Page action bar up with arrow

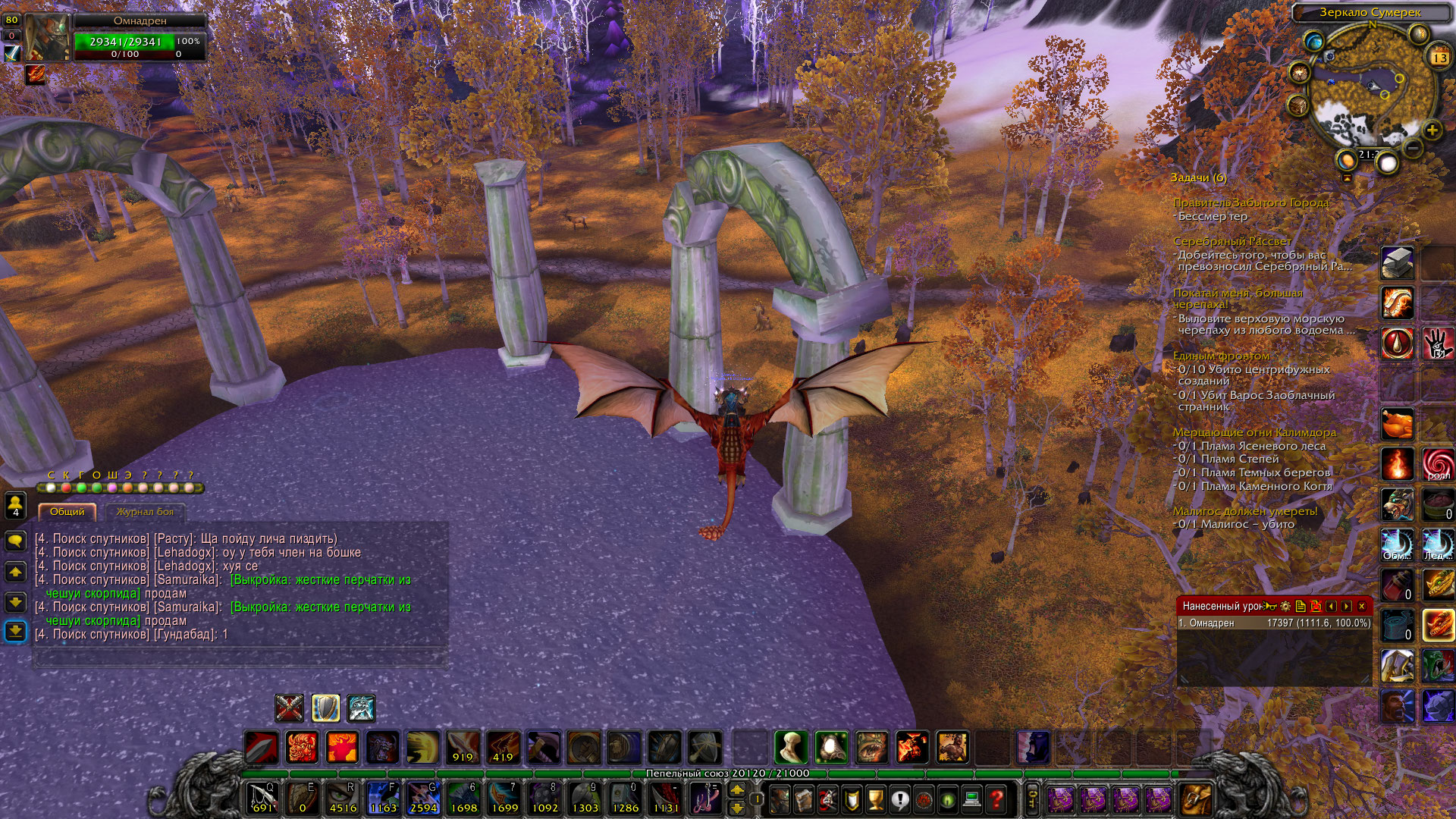[736, 790]
